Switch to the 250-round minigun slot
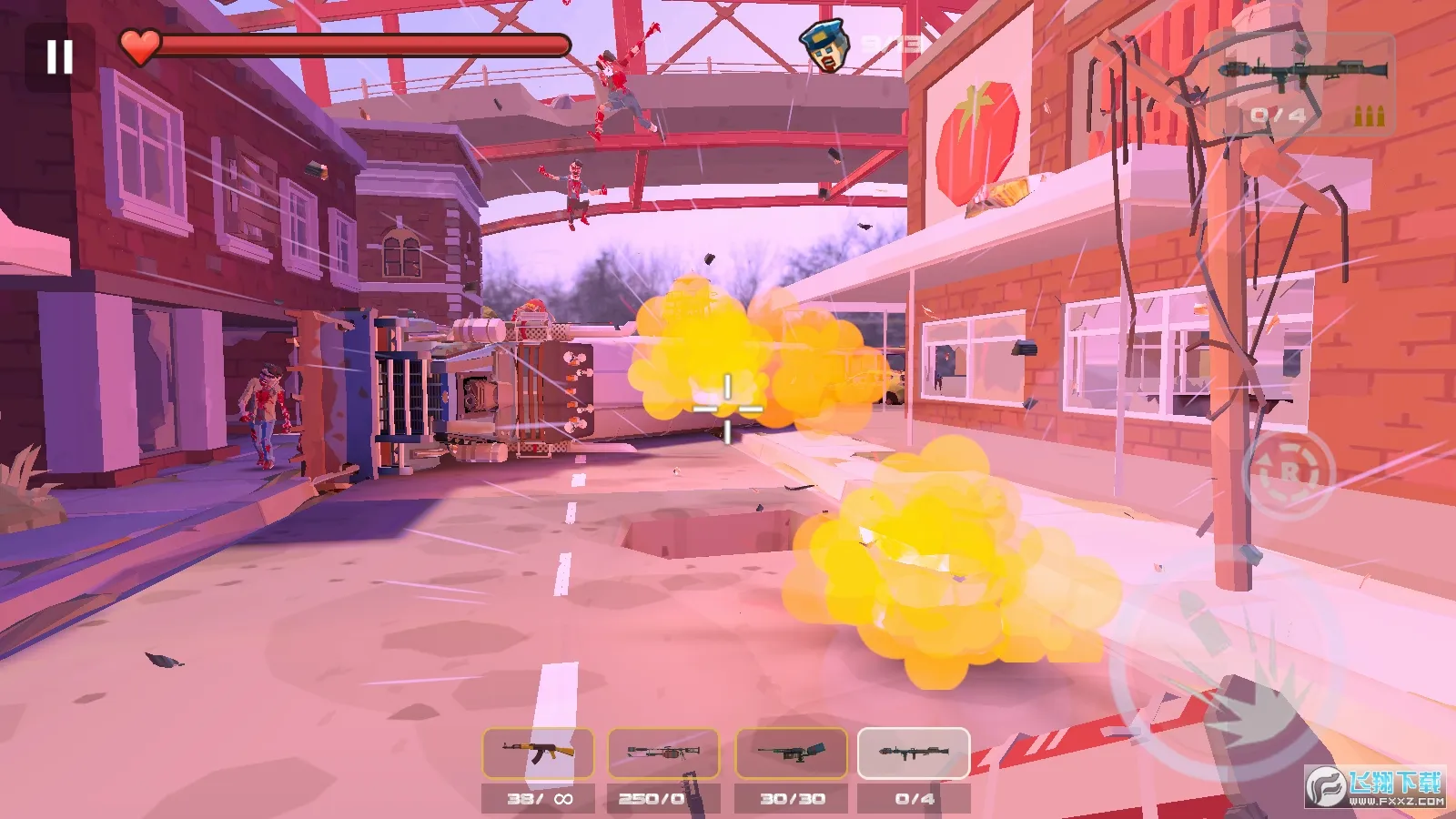 coord(663,753)
